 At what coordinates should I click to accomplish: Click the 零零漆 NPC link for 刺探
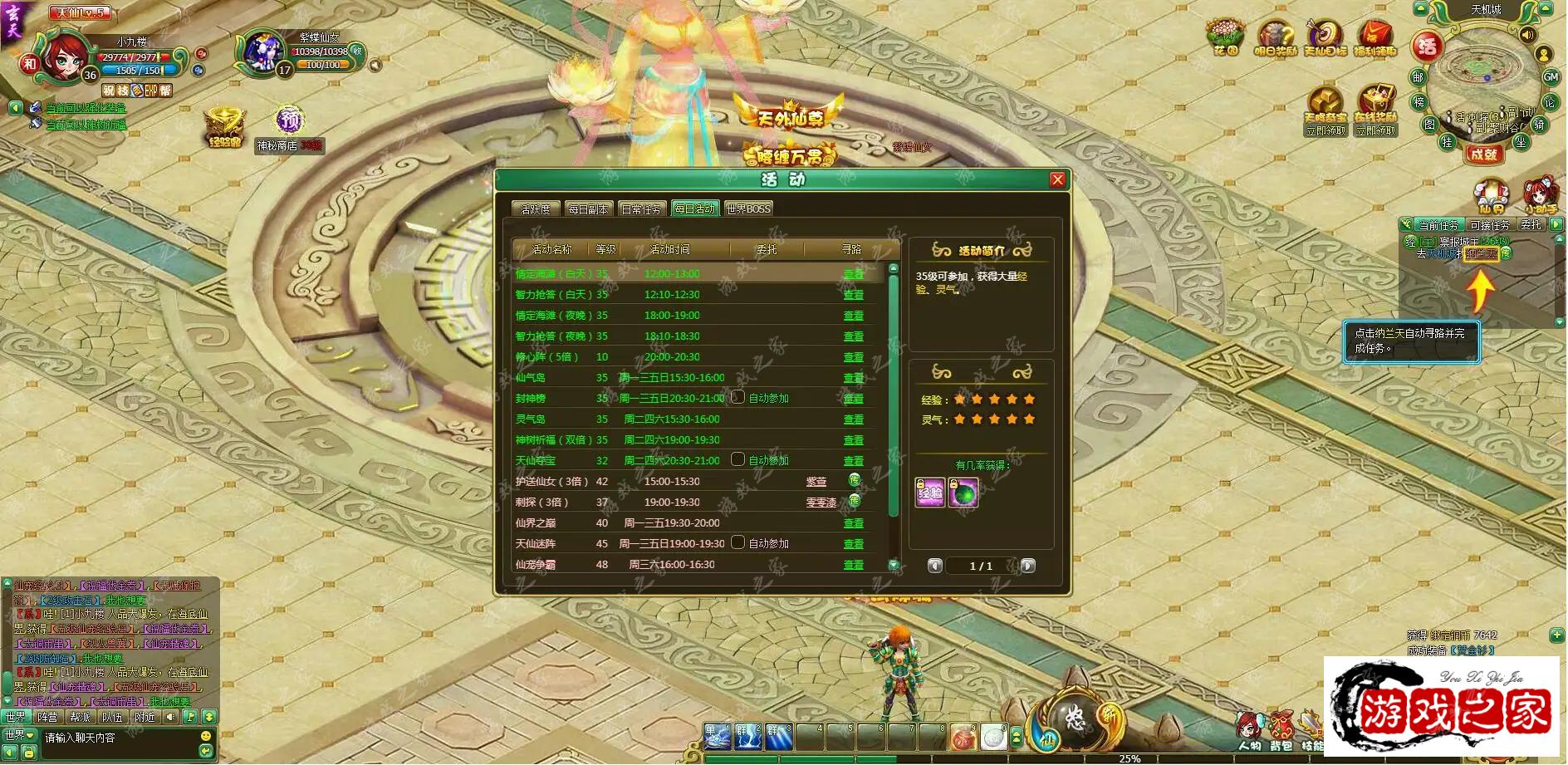821,503
